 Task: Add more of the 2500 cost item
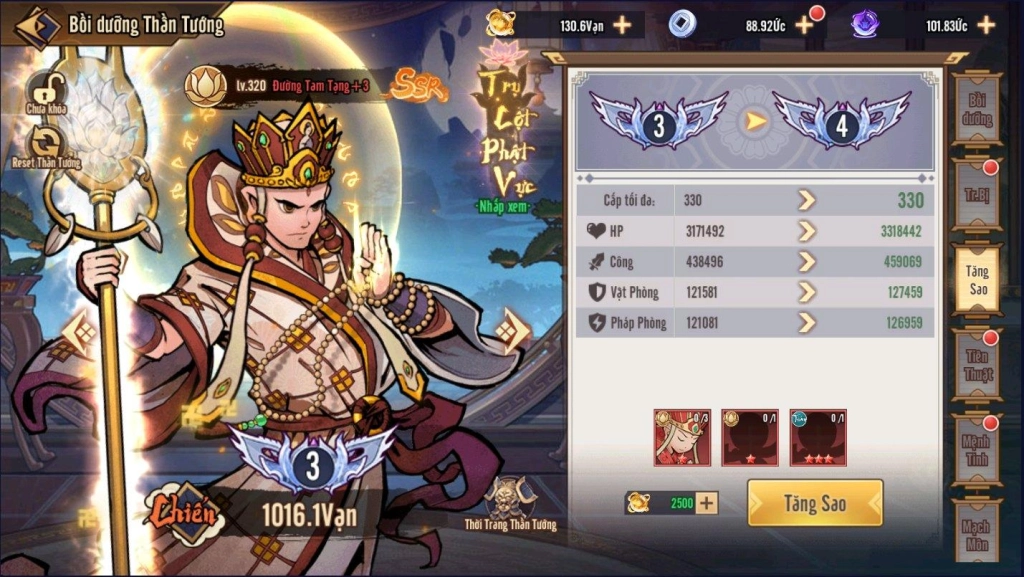707,503
